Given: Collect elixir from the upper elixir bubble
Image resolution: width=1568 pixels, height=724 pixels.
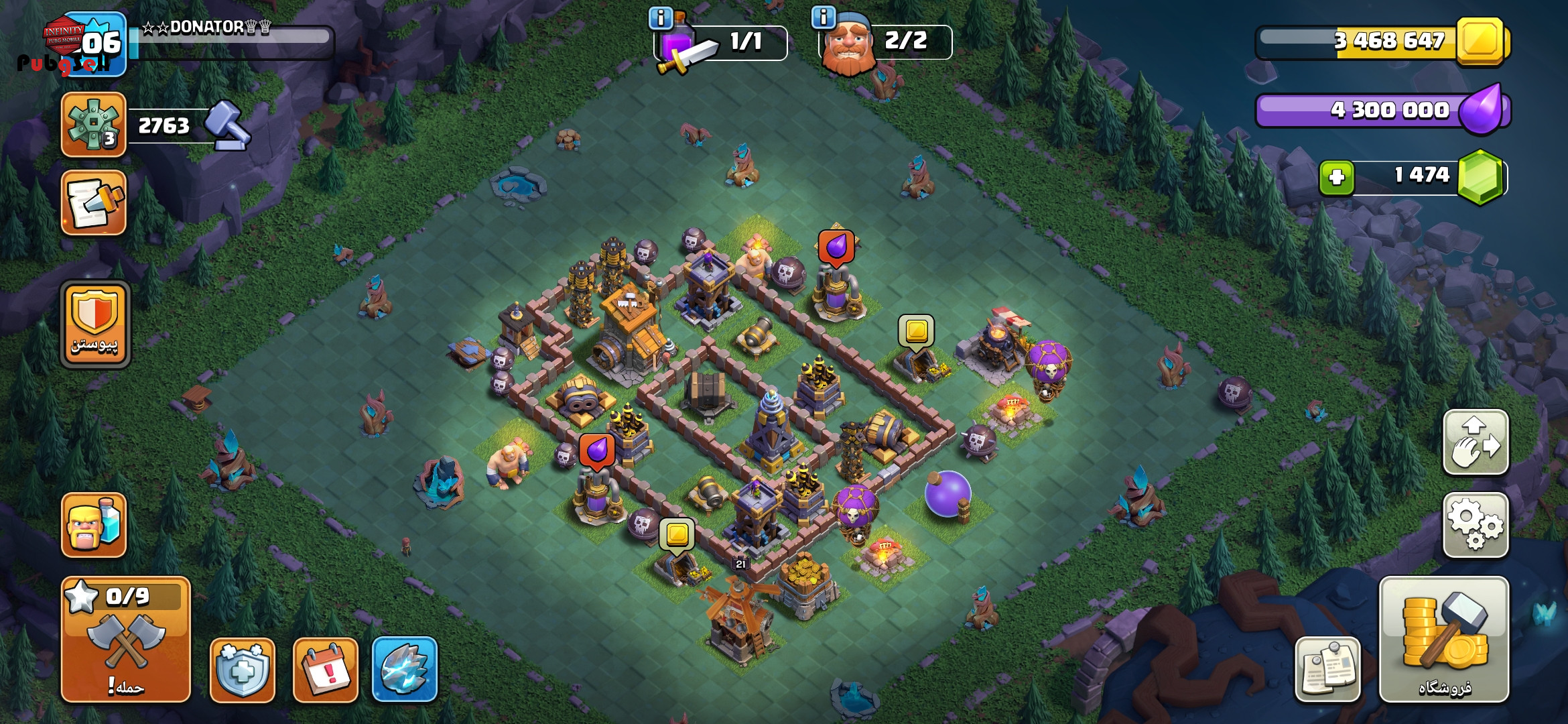Looking at the screenshot, I should tap(836, 247).
